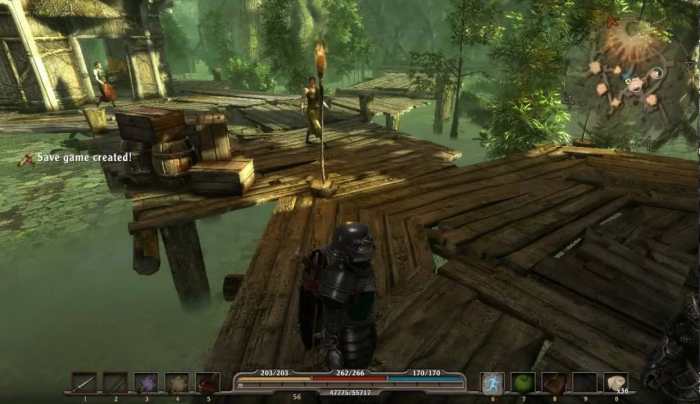
Task: Use the bandage stack showing x36
Action: coord(616,383)
